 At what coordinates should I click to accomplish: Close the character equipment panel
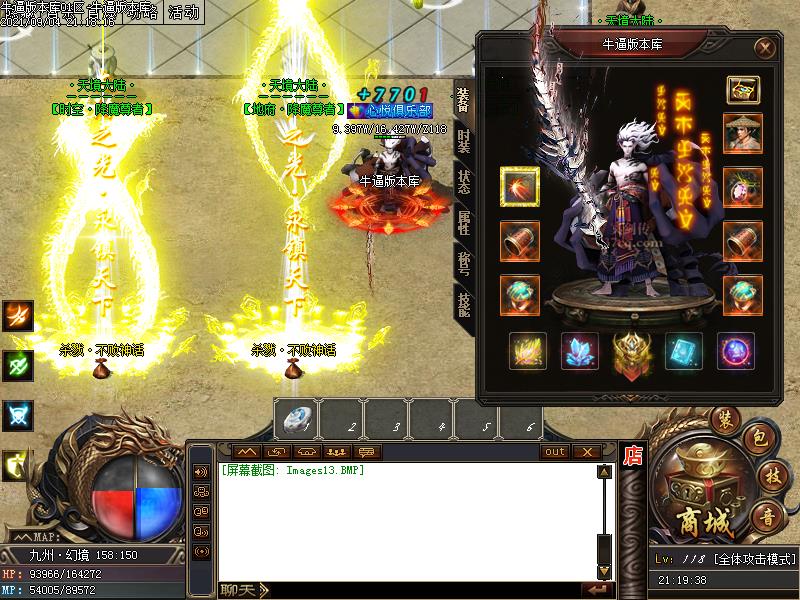[x=765, y=47]
